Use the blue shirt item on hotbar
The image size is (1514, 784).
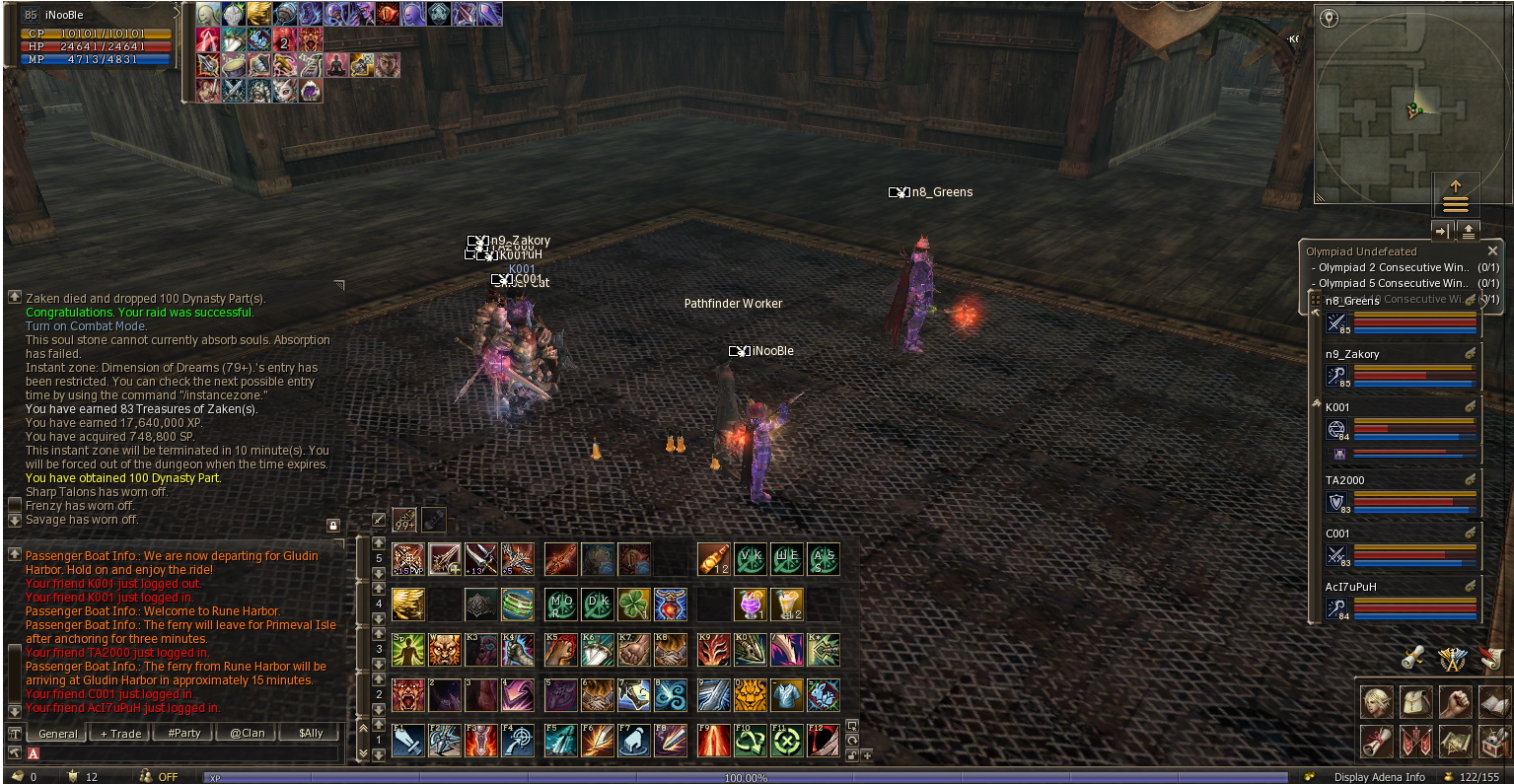point(787,695)
